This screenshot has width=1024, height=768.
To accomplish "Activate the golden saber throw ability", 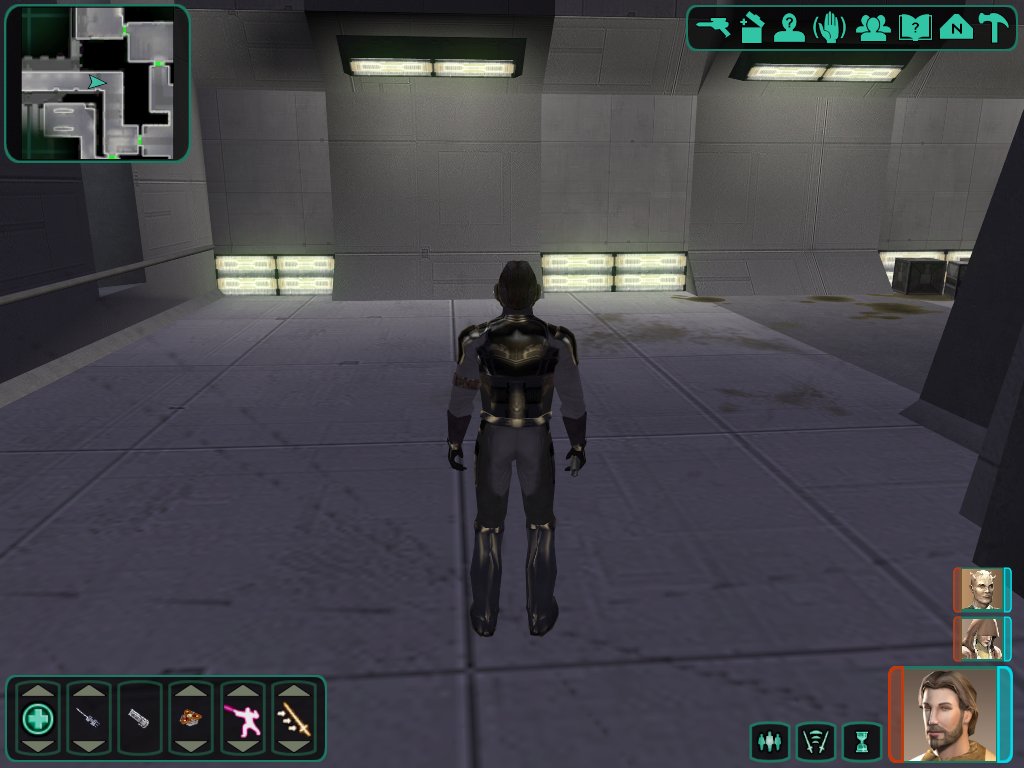I will 294,718.
